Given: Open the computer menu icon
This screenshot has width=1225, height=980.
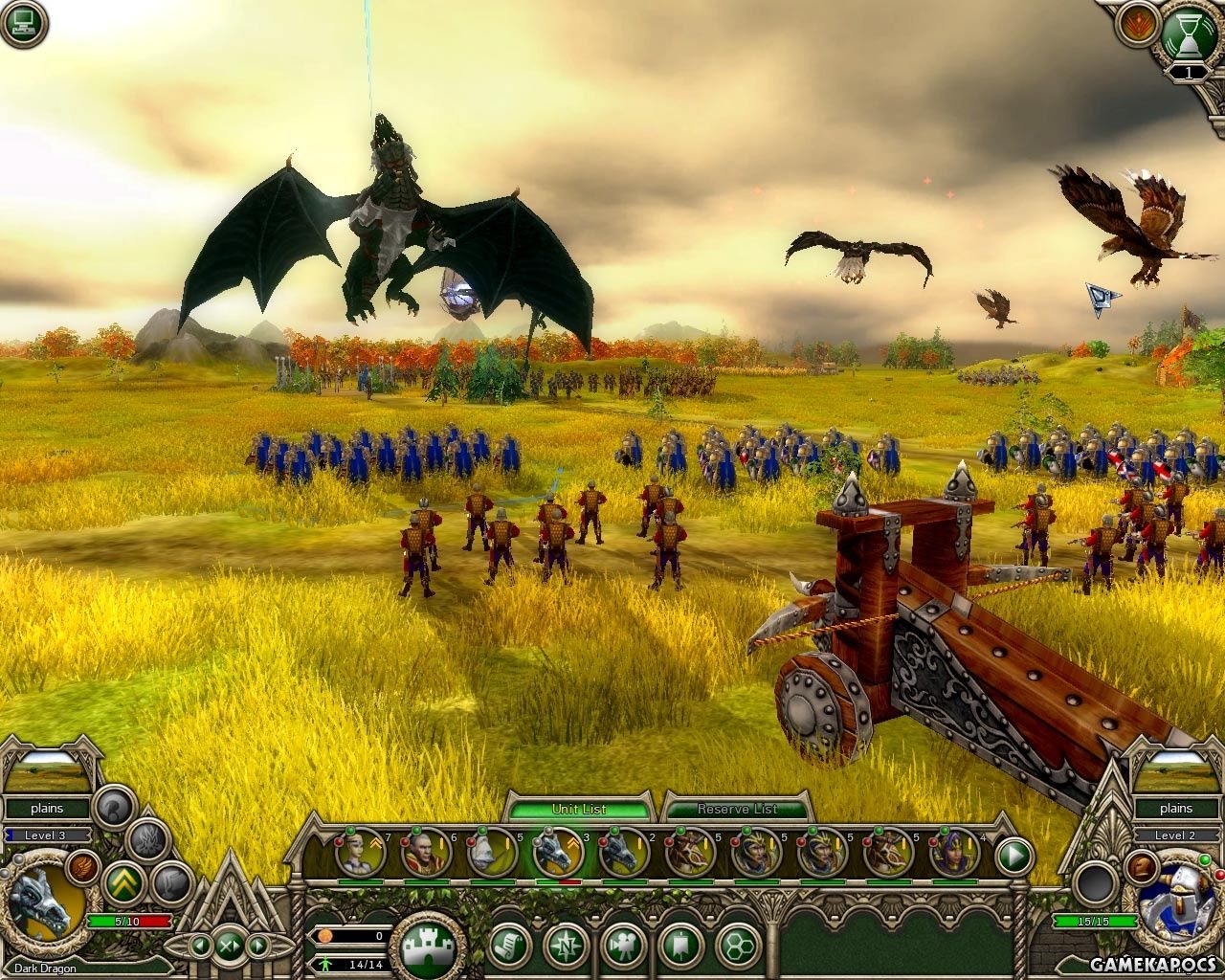Looking at the screenshot, I should (x=25, y=25).
